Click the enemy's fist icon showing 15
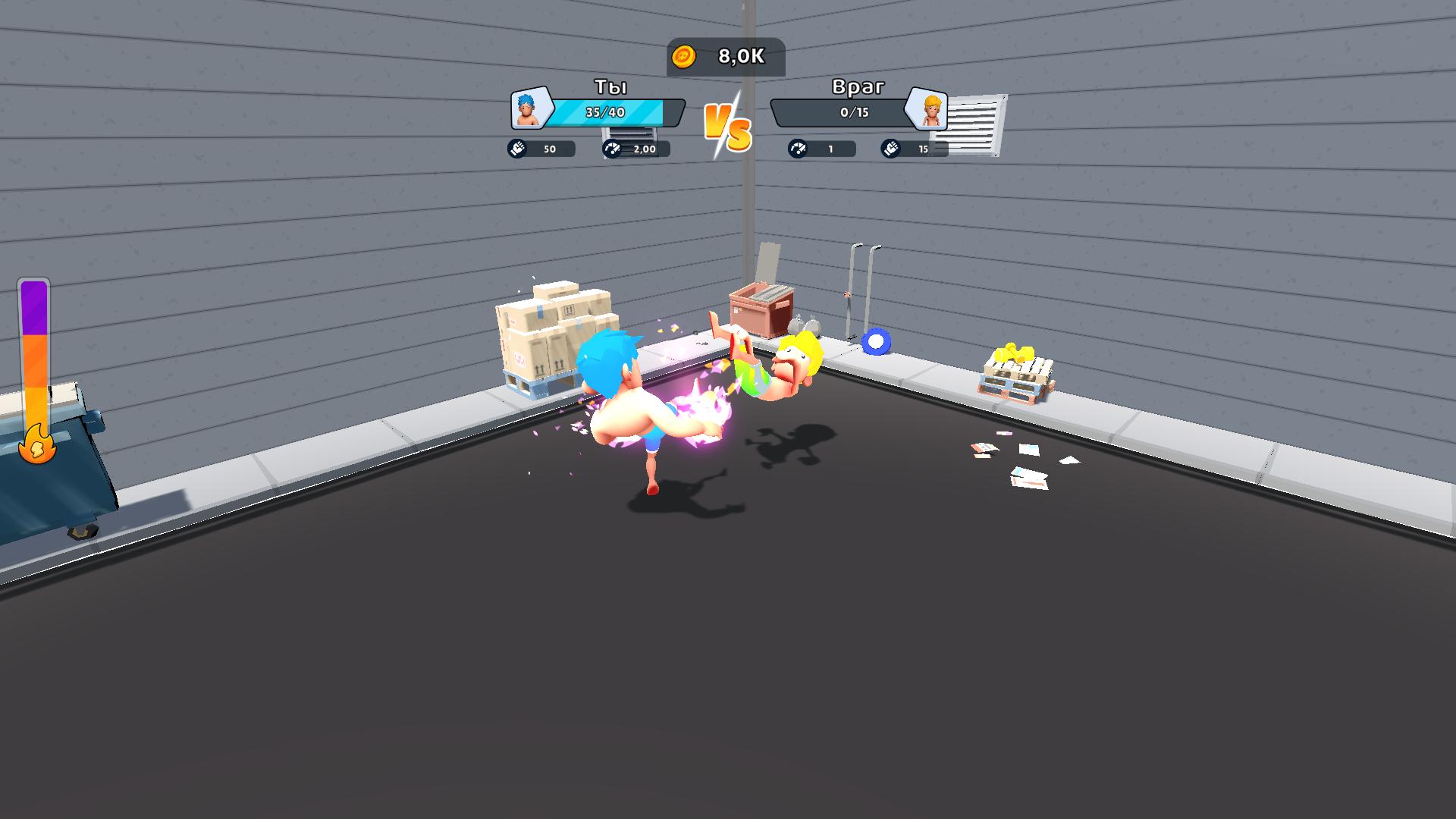The image size is (1456, 819). pyautogui.click(x=891, y=149)
